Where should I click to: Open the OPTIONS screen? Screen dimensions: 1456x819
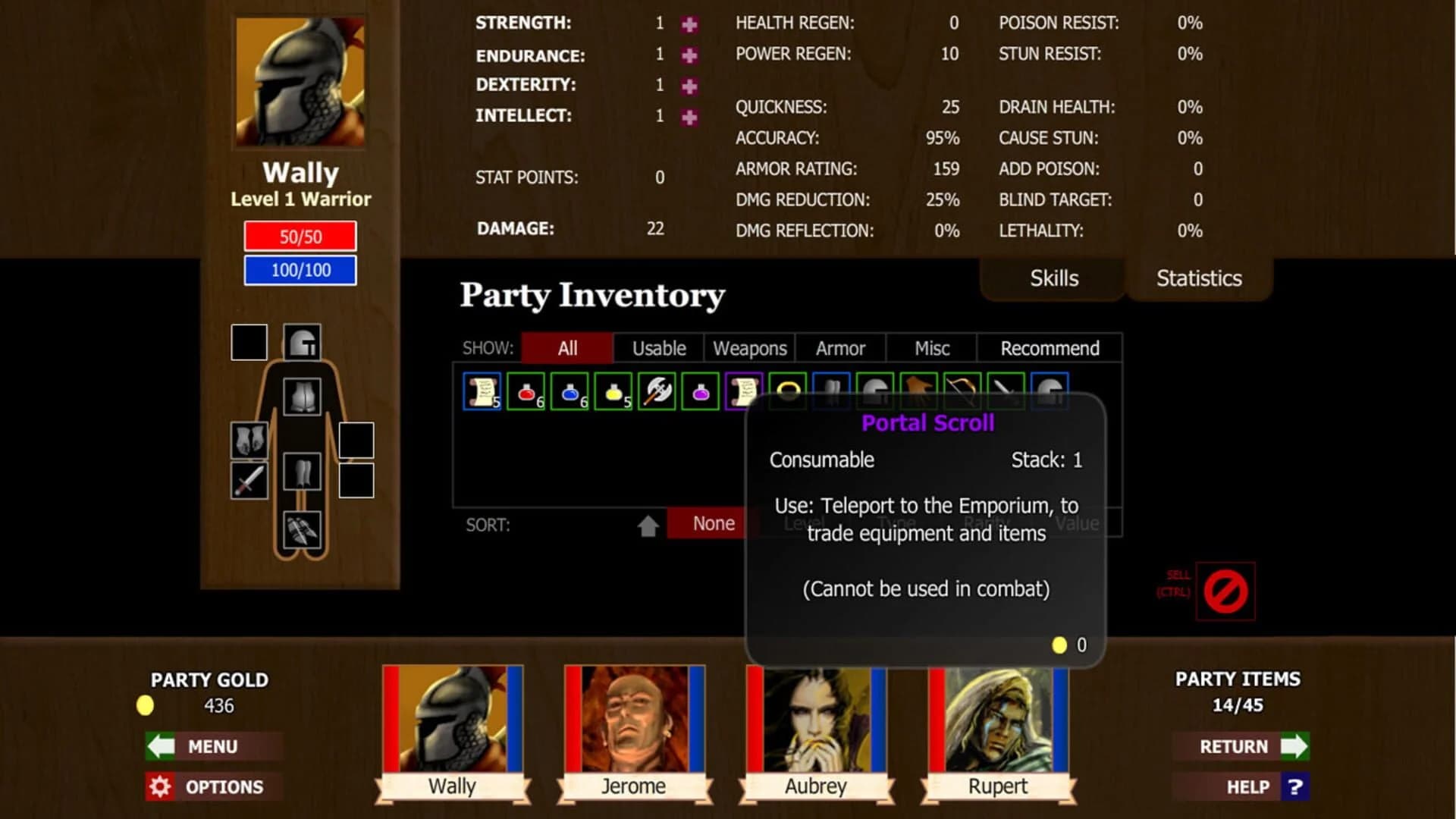213,786
